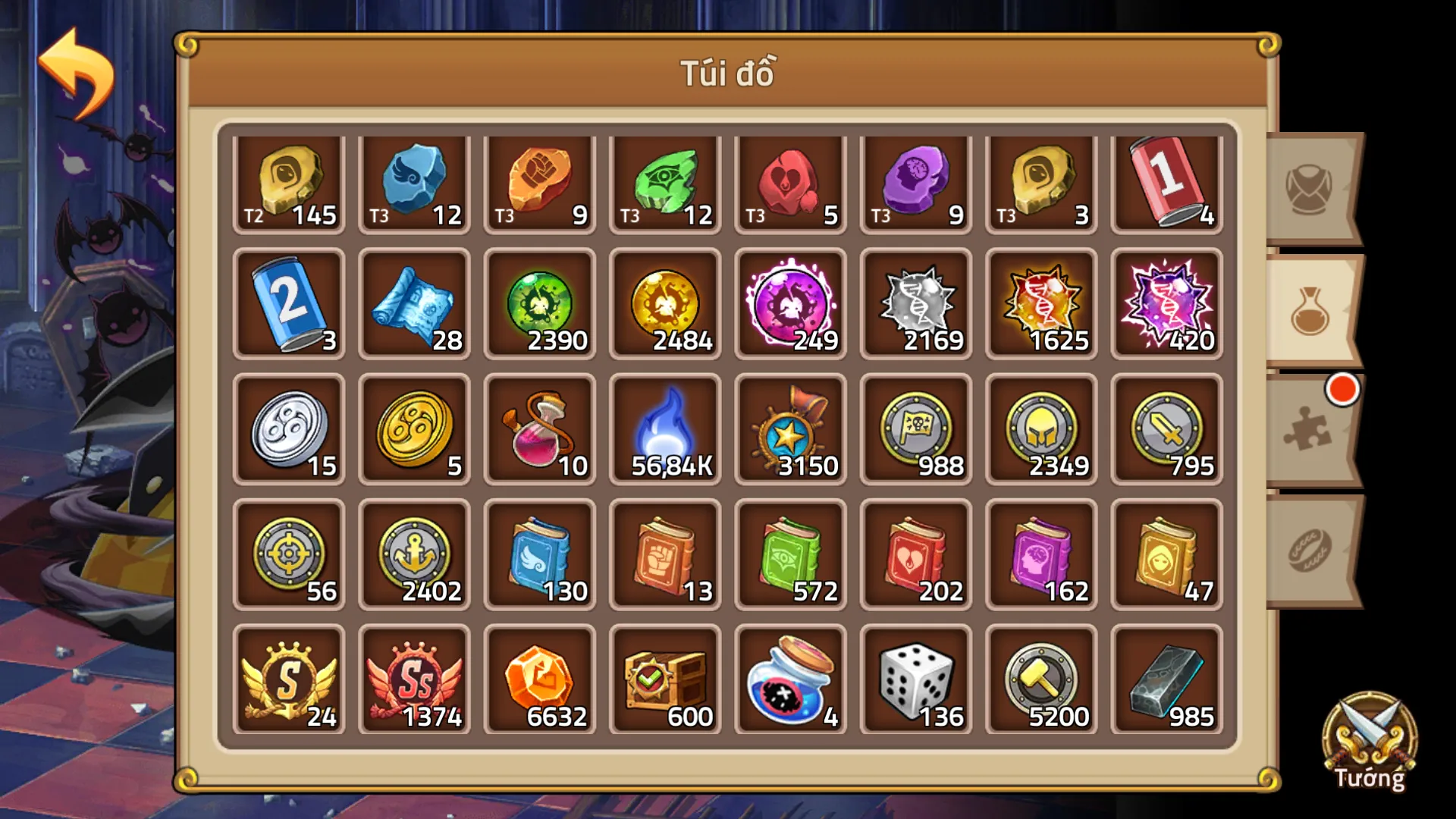Open the blue scroll item showing 28
The height and width of the screenshot is (819, 1456).
click(414, 306)
